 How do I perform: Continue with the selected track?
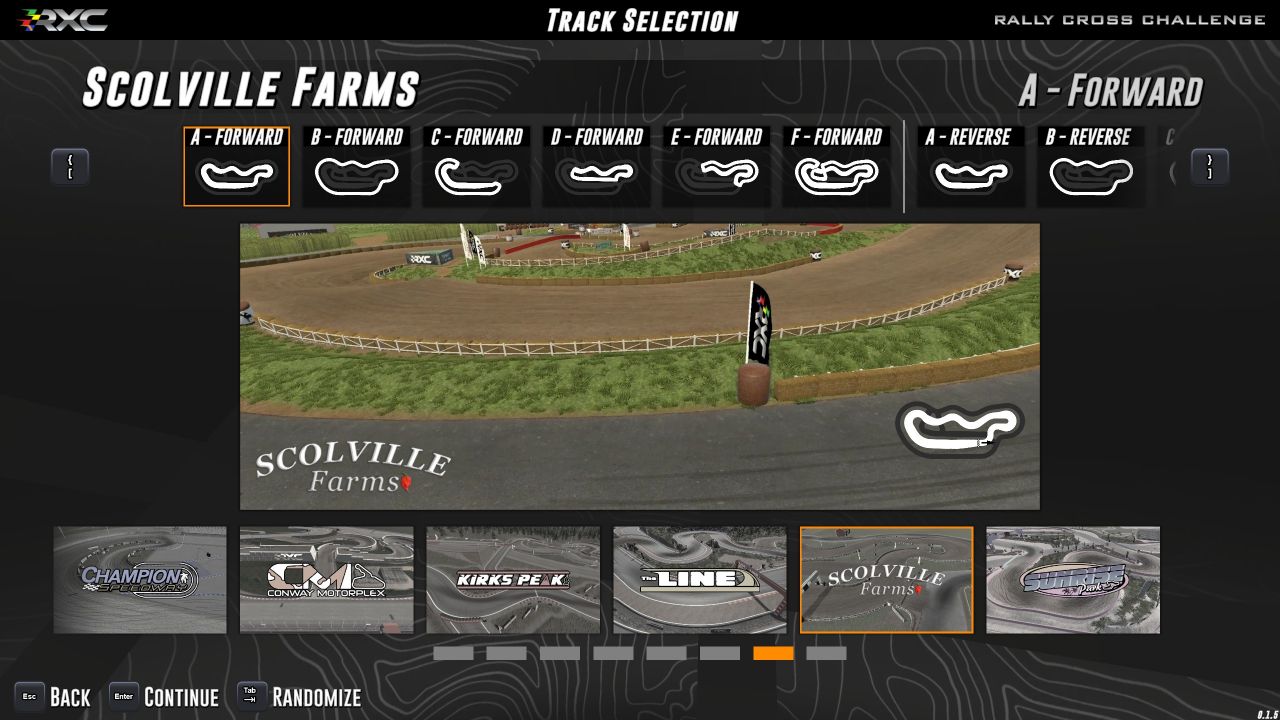tap(164, 697)
